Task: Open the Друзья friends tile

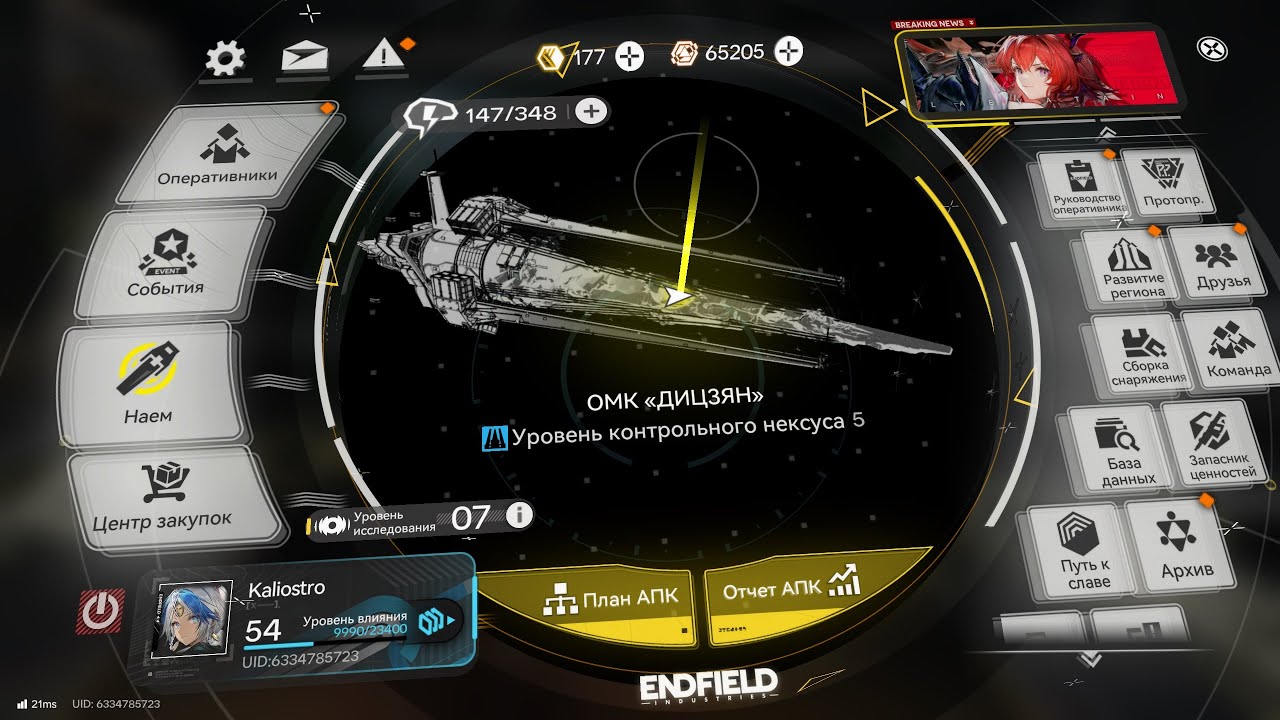Action: (x=1223, y=263)
